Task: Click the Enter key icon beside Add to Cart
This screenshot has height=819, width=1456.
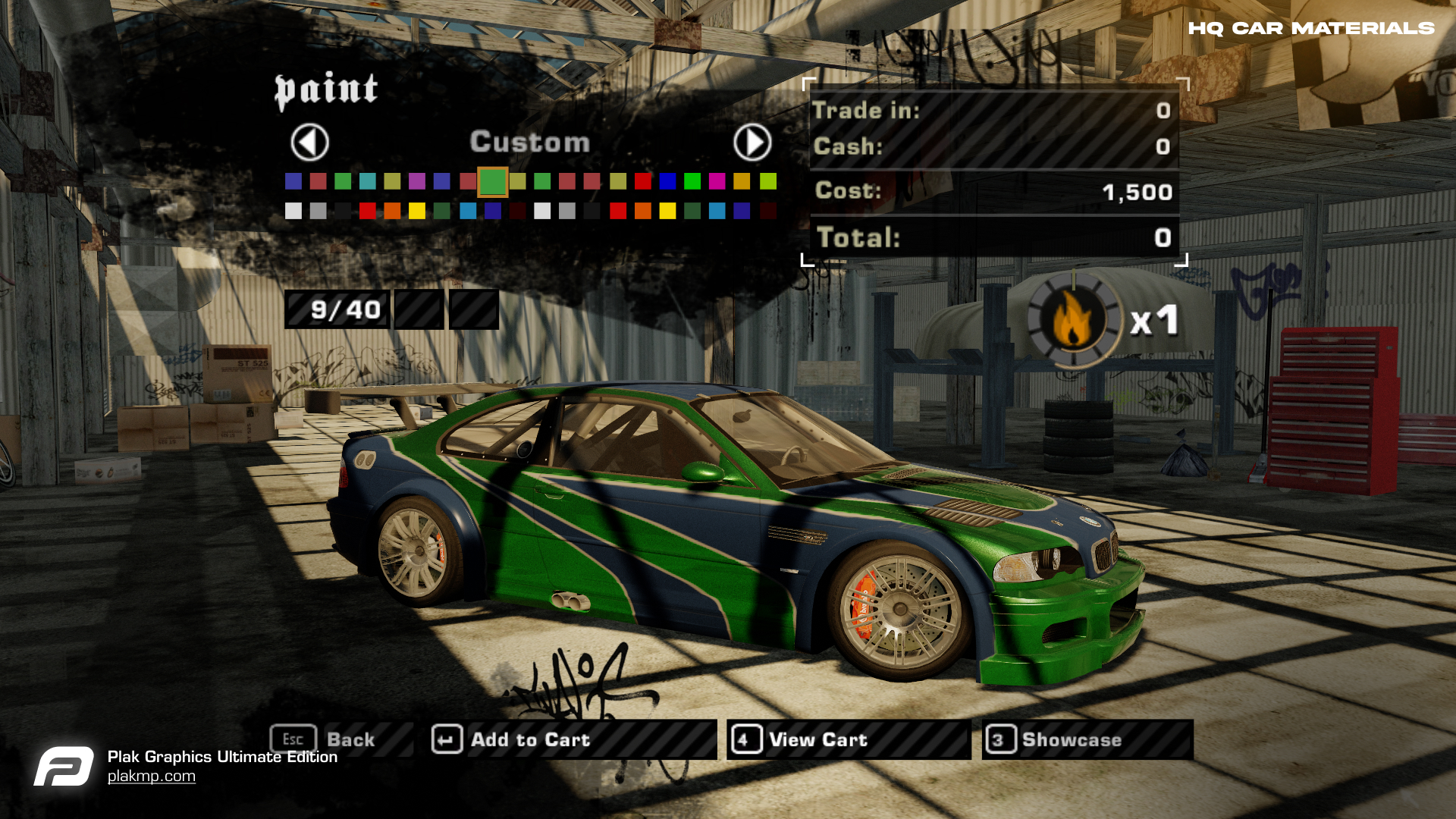Action: [447, 739]
